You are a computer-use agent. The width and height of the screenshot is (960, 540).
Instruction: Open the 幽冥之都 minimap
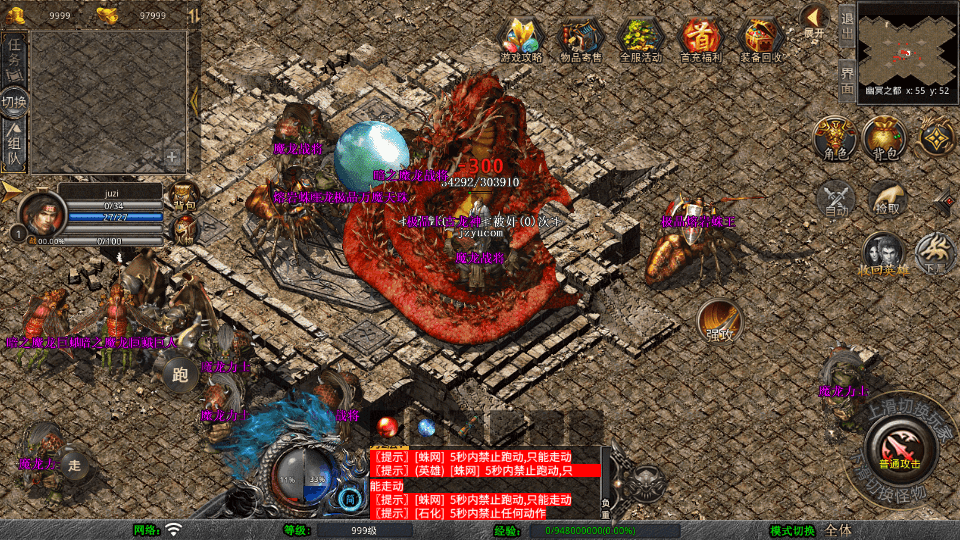[x=906, y=43]
